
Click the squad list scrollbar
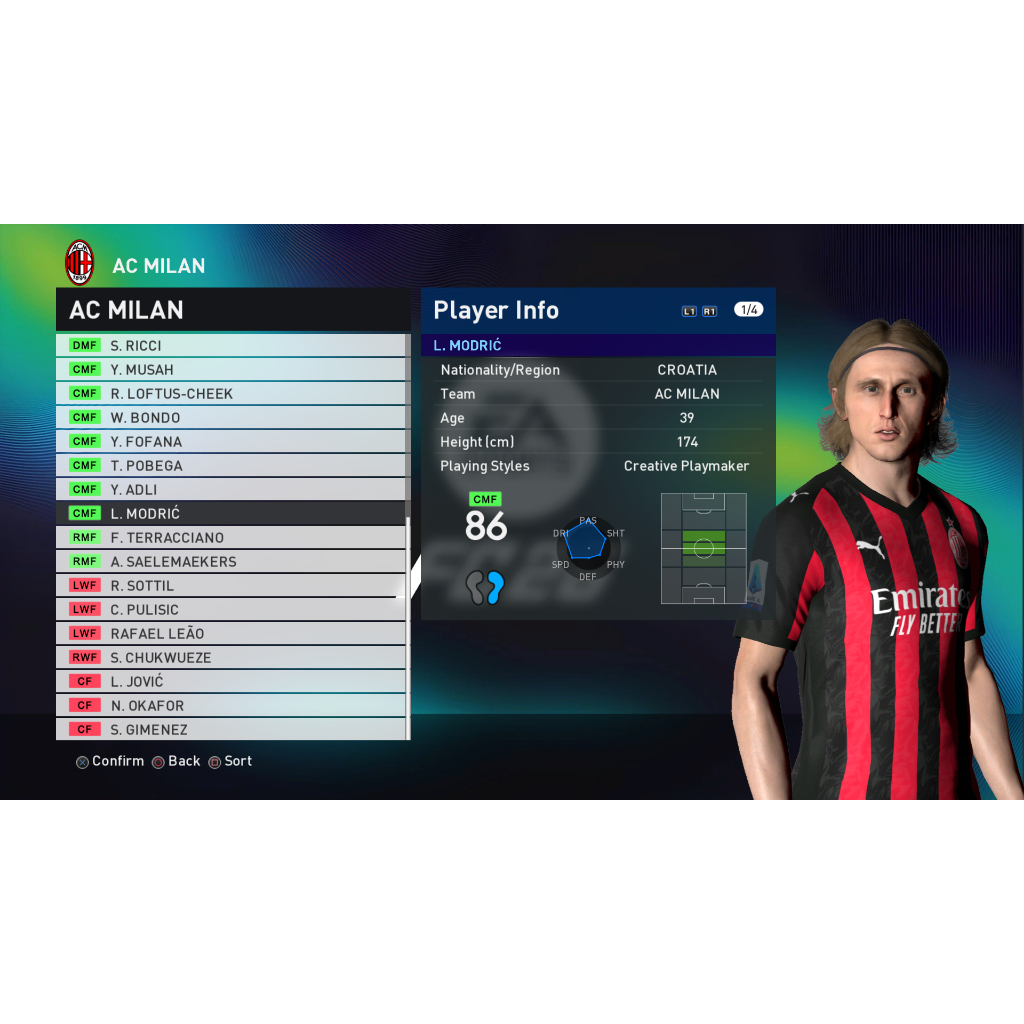[407, 430]
